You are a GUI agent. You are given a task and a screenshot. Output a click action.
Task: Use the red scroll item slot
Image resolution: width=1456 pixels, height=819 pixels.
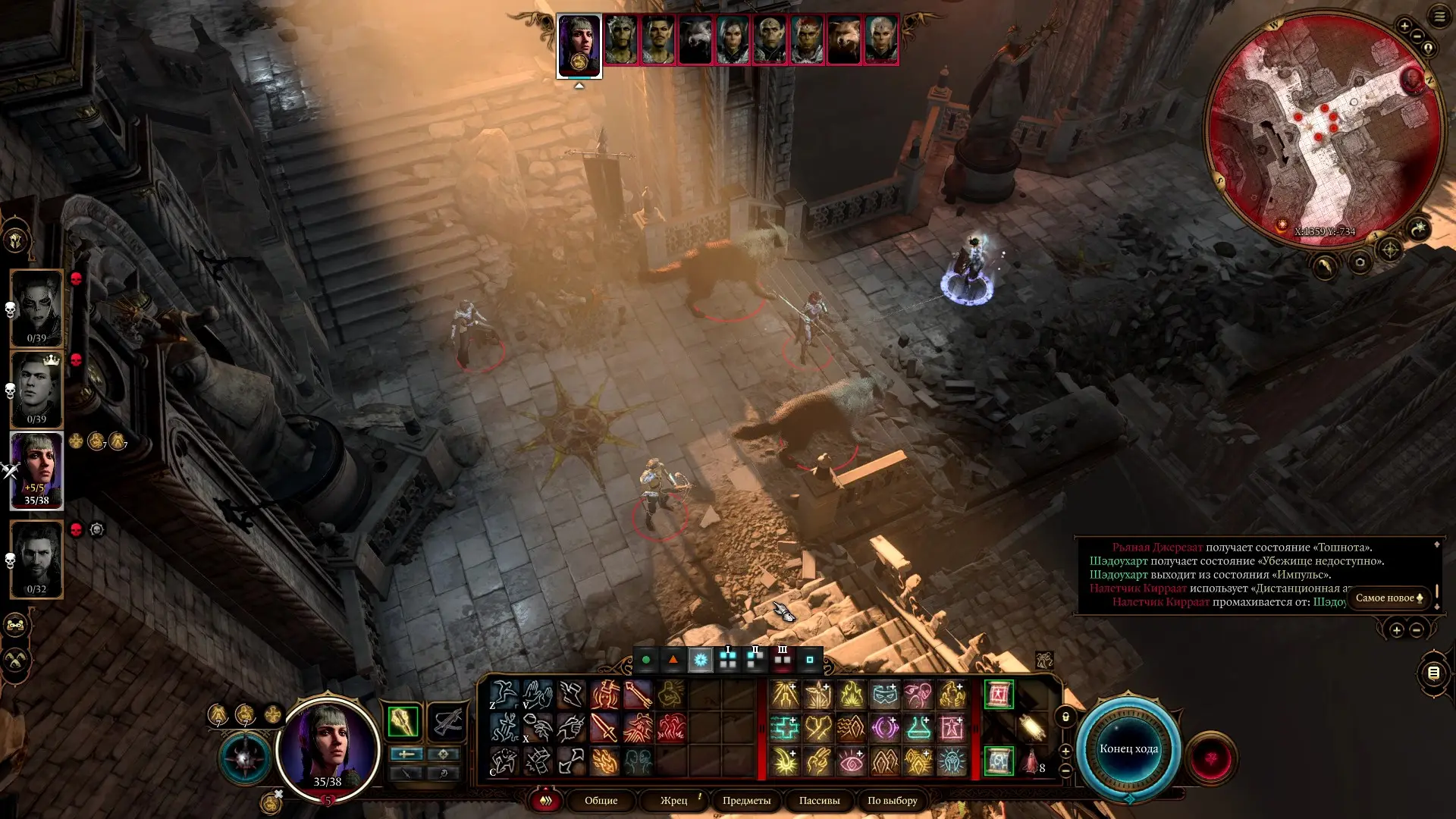tap(998, 695)
